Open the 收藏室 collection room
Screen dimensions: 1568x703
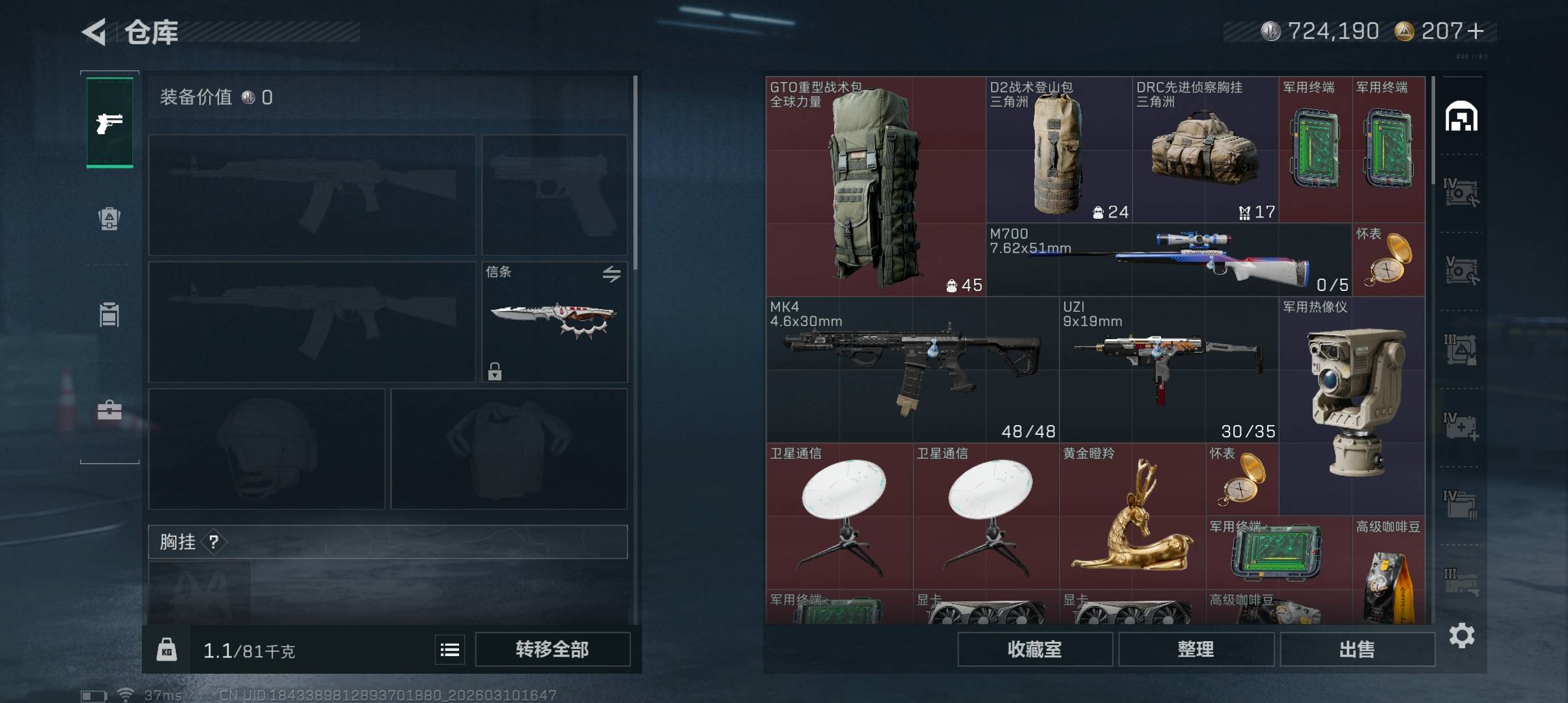pyautogui.click(x=1034, y=649)
